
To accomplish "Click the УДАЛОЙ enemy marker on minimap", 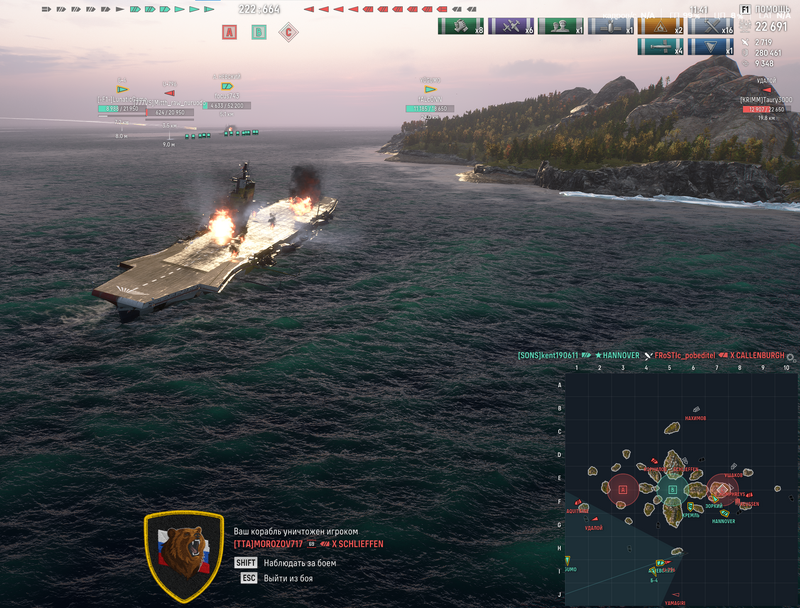I will 593,519.
